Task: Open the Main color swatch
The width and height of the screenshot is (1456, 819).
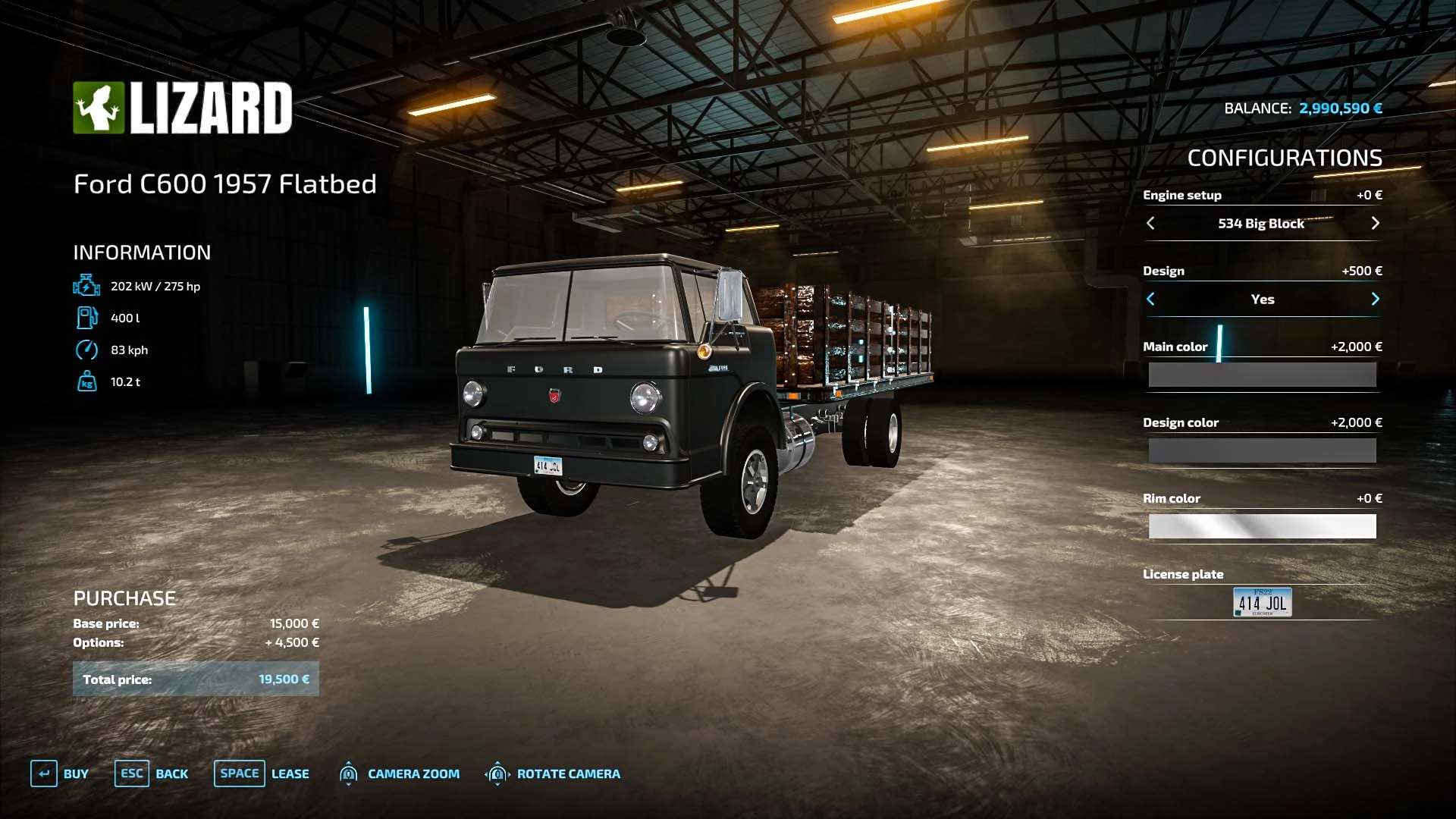Action: click(x=1262, y=375)
